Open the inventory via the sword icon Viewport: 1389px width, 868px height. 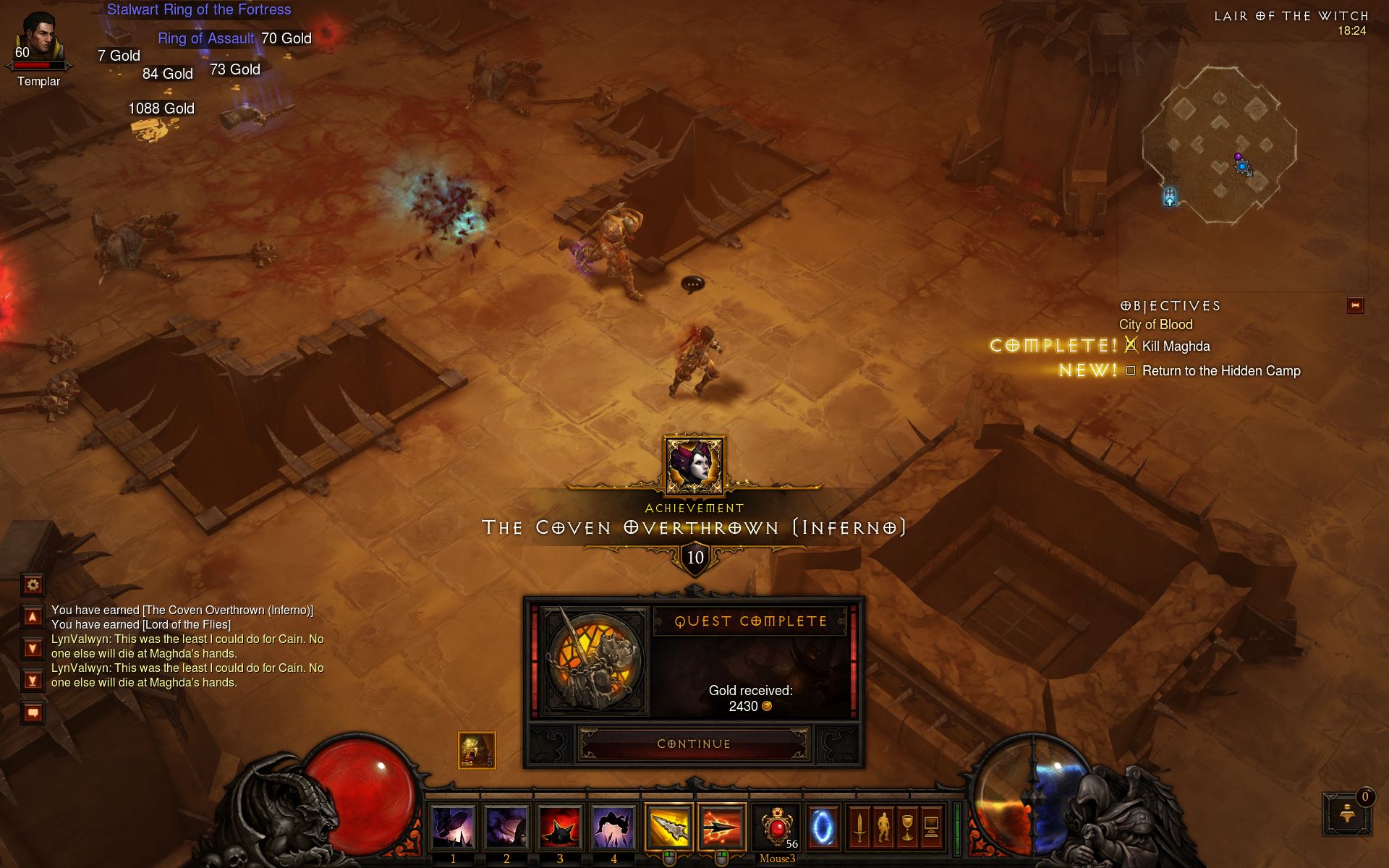tap(859, 827)
